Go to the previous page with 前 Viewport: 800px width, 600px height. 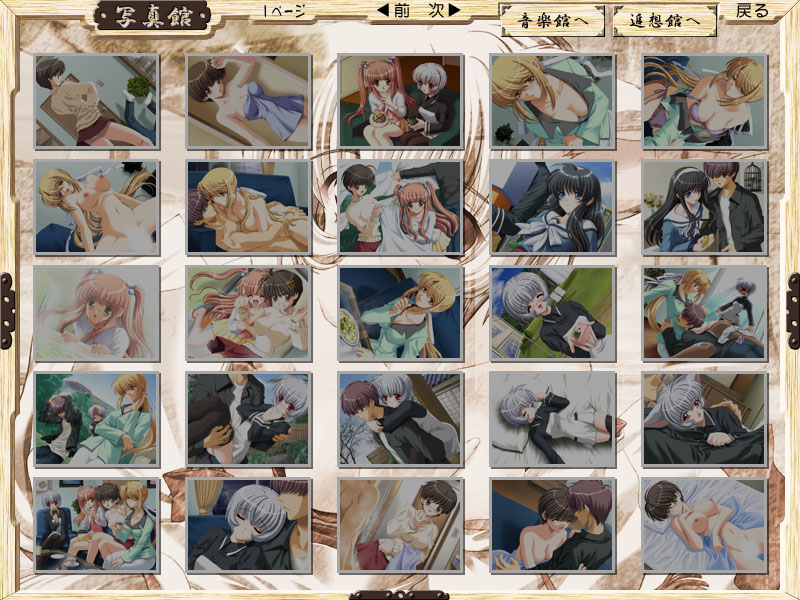pos(393,12)
